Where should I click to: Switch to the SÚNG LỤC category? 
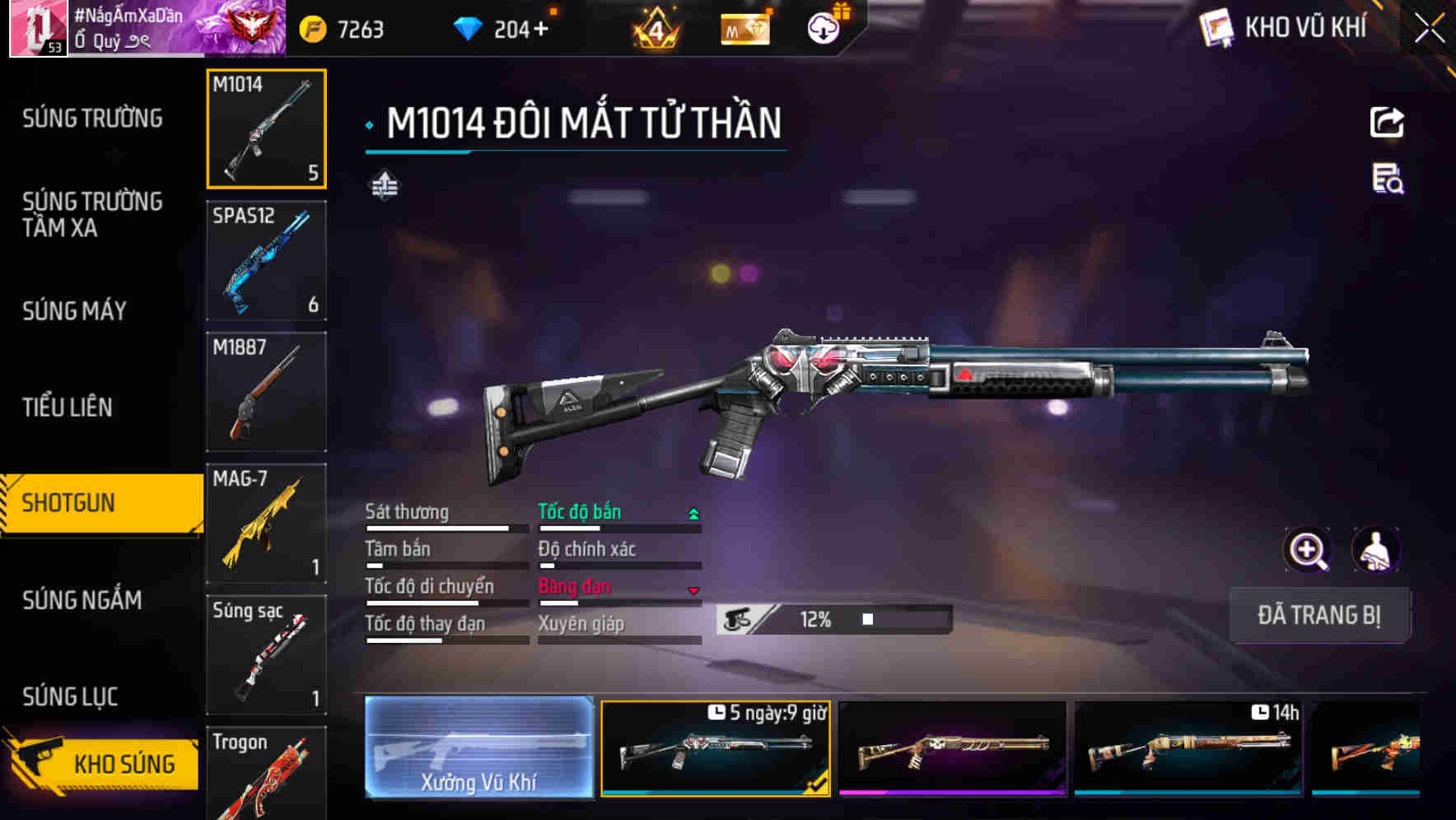[x=70, y=697]
